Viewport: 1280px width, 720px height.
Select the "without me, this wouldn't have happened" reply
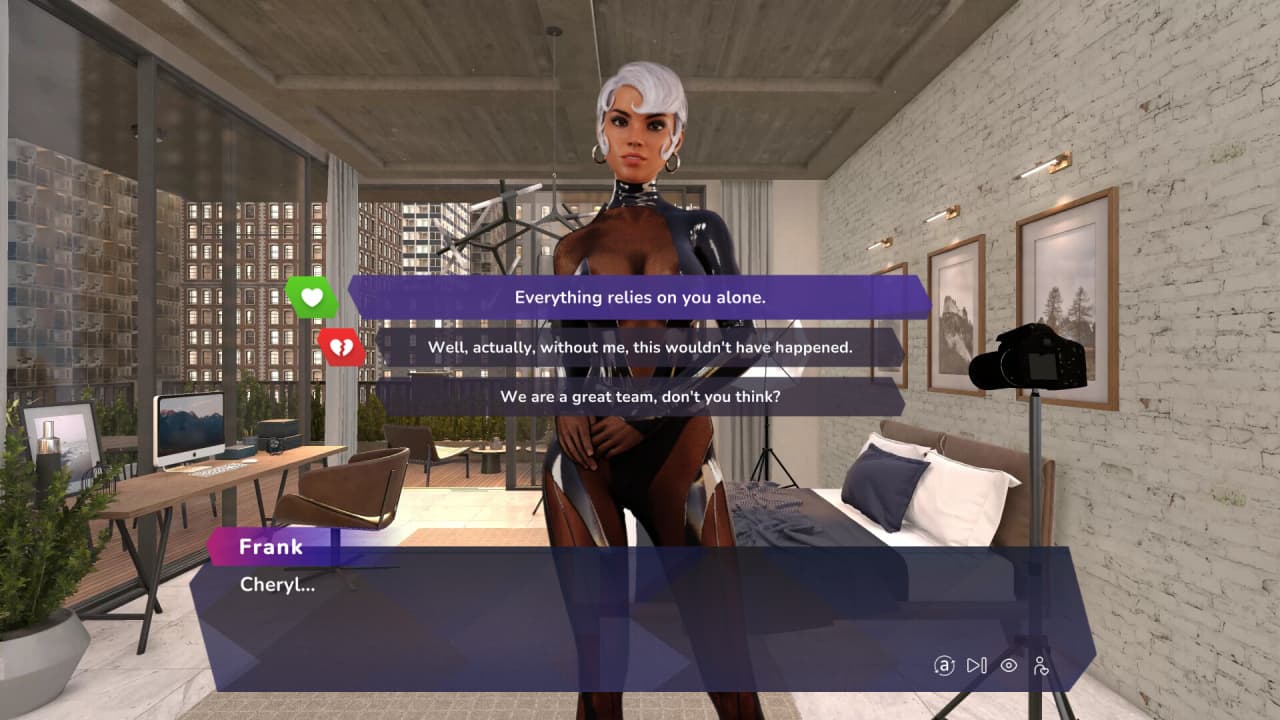(640, 347)
